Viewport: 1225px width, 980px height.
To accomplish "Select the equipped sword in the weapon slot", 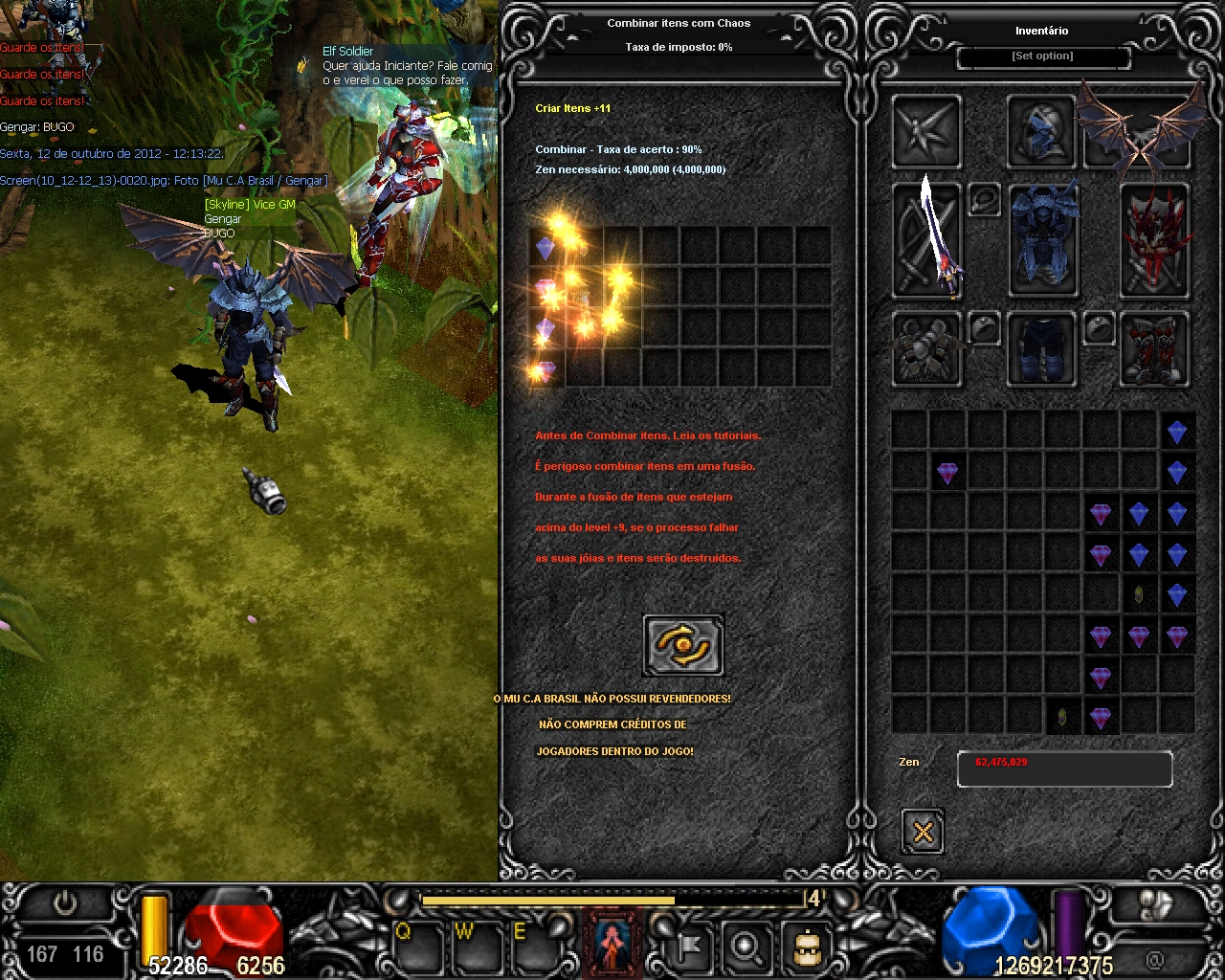I will 927,240.
